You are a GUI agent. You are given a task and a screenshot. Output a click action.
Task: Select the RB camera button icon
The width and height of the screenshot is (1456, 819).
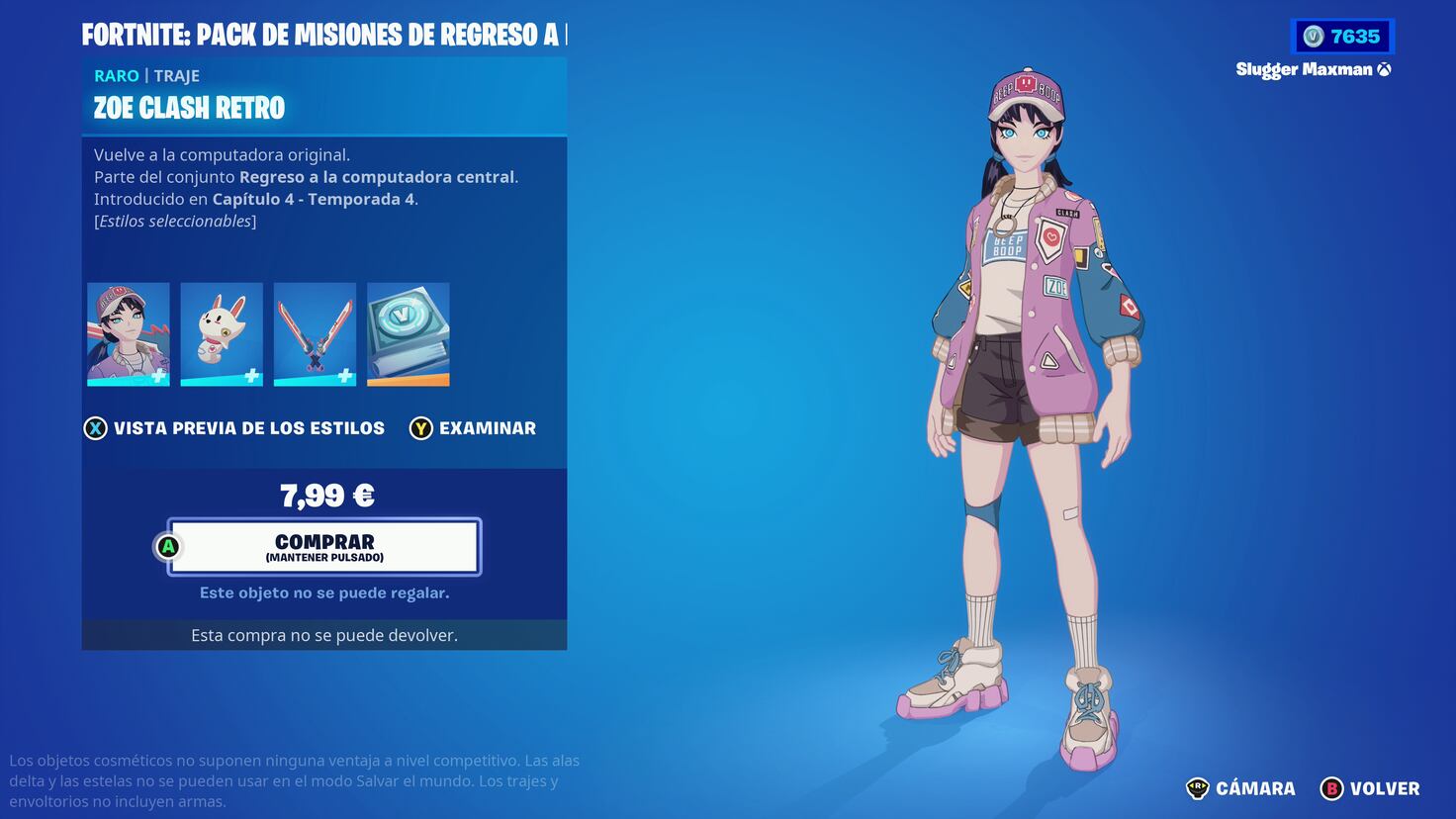tap(1199, 788)
